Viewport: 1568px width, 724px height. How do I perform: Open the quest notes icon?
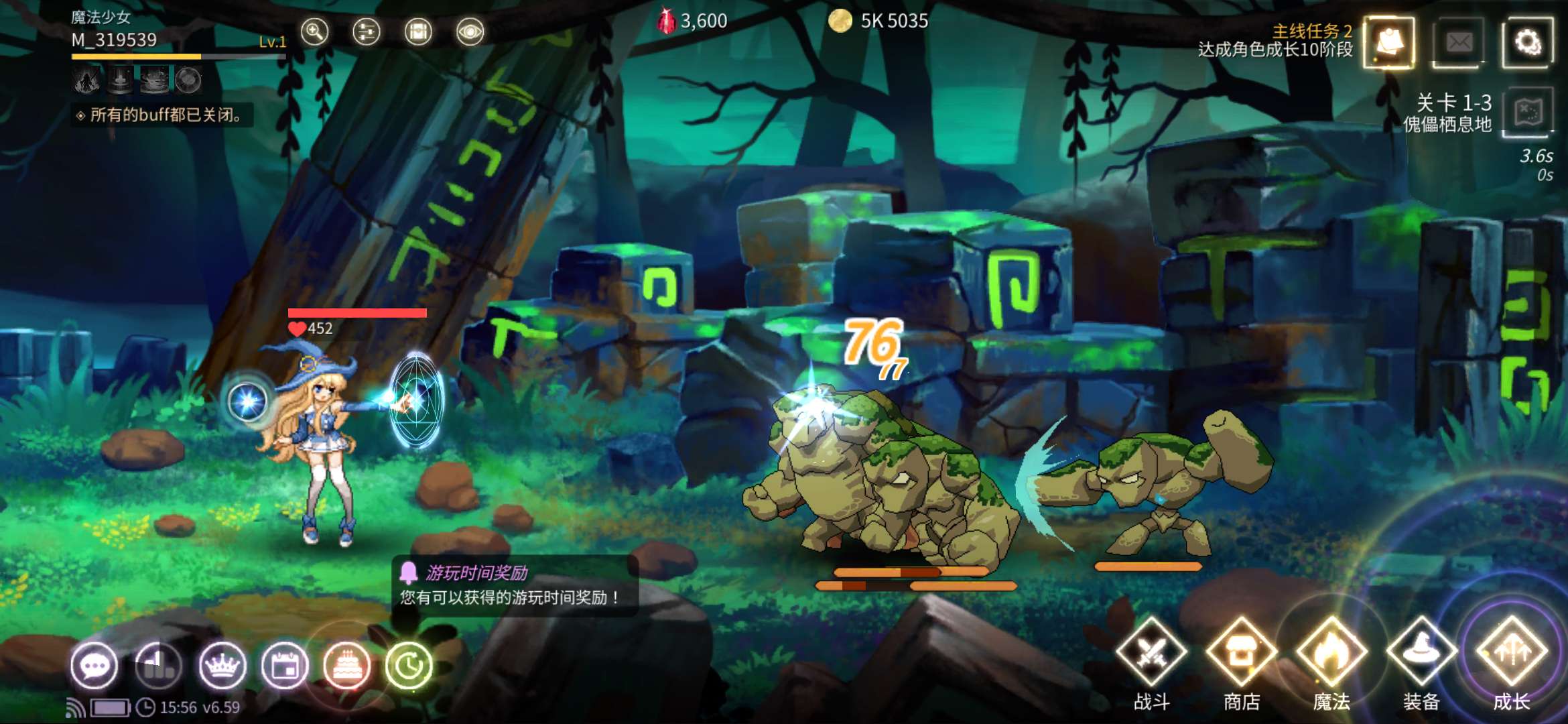(x=1390, y=43)
